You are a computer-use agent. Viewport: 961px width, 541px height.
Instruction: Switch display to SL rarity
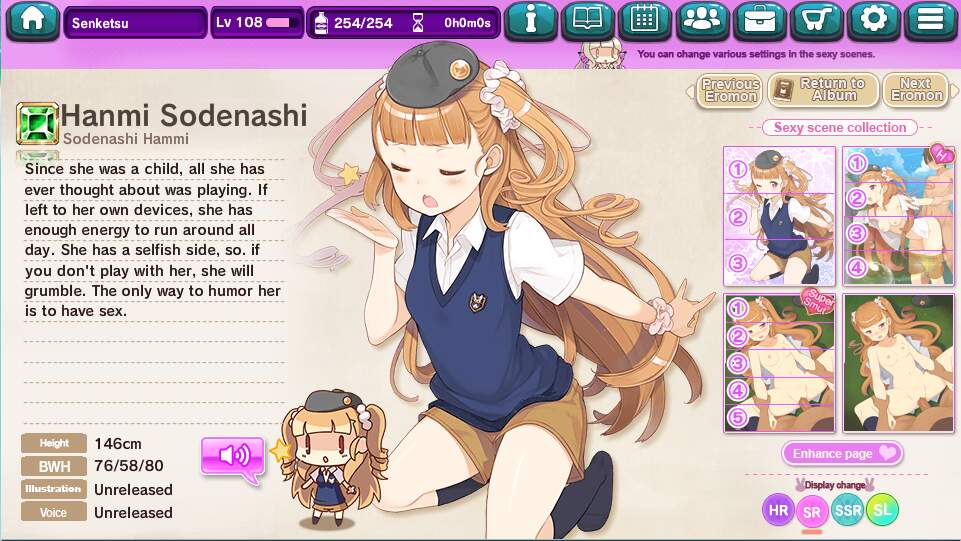click(882, 510)
